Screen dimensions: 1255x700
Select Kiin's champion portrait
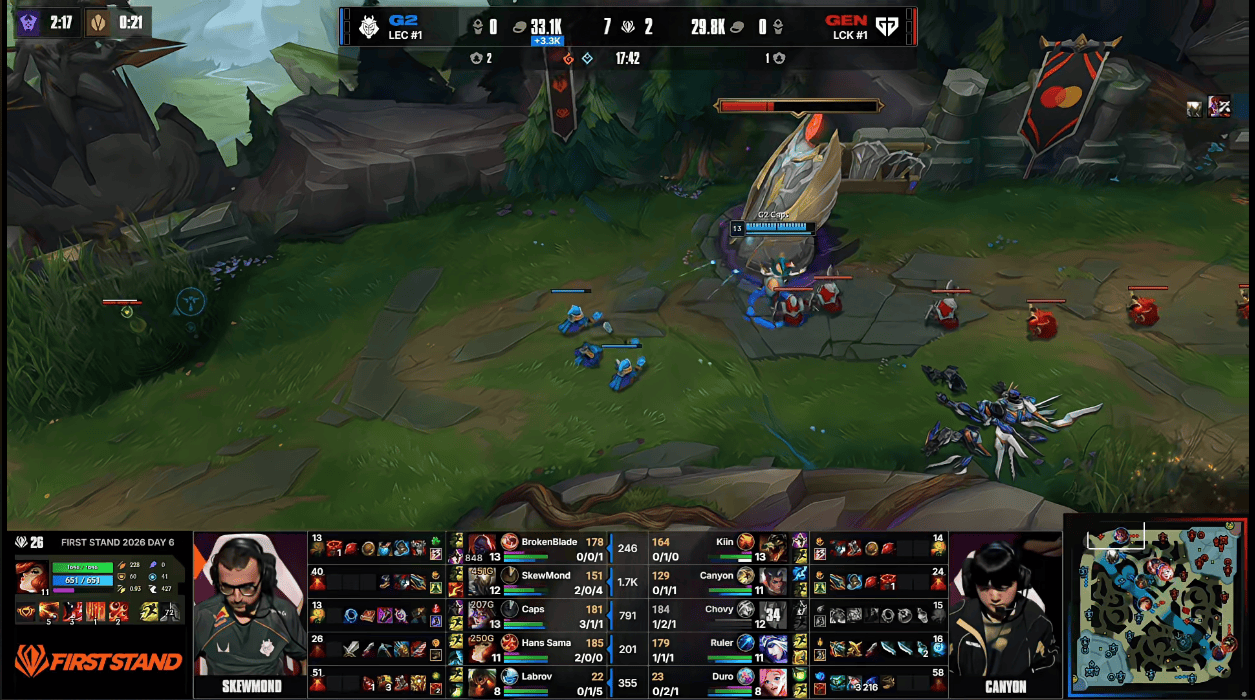[773, 548]
